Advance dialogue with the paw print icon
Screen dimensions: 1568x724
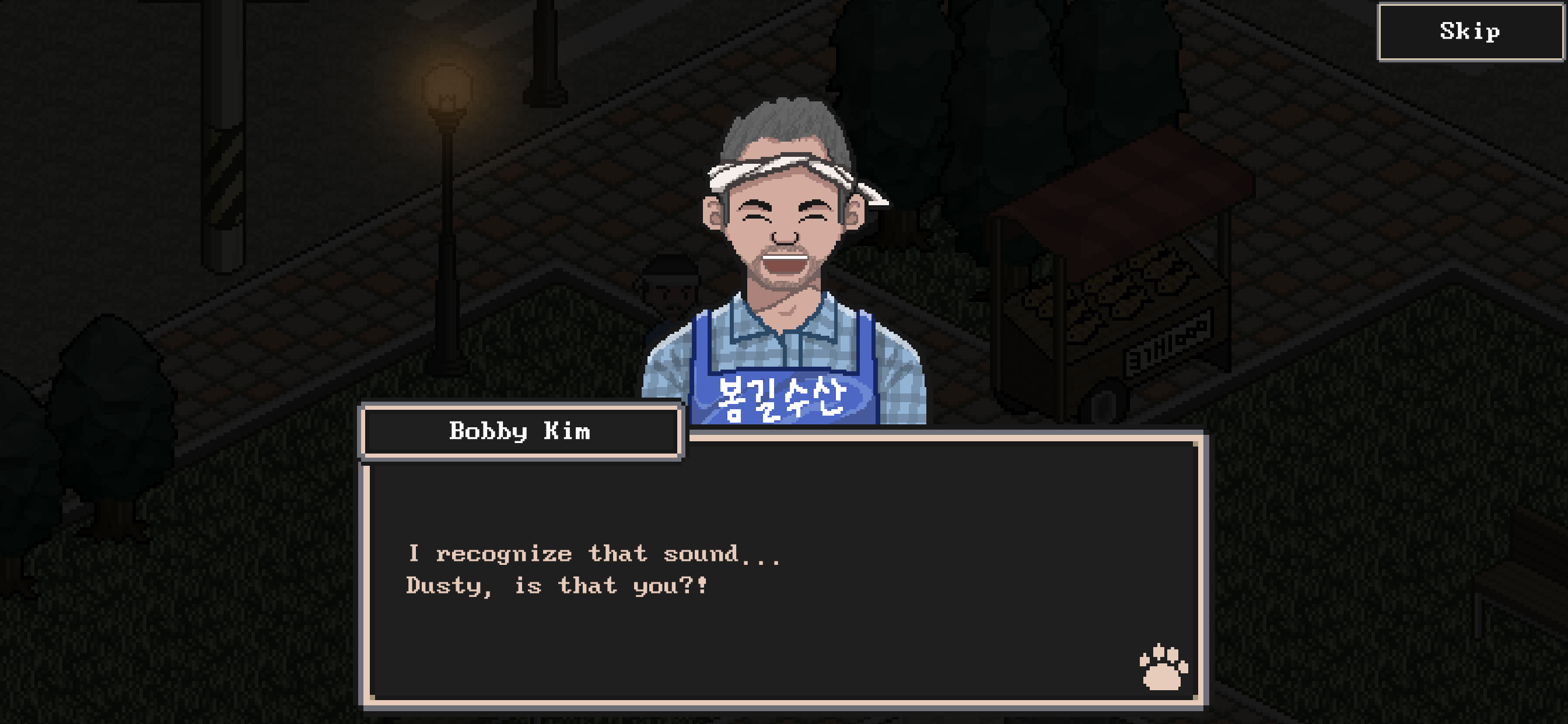click(x=1163, y=667)
